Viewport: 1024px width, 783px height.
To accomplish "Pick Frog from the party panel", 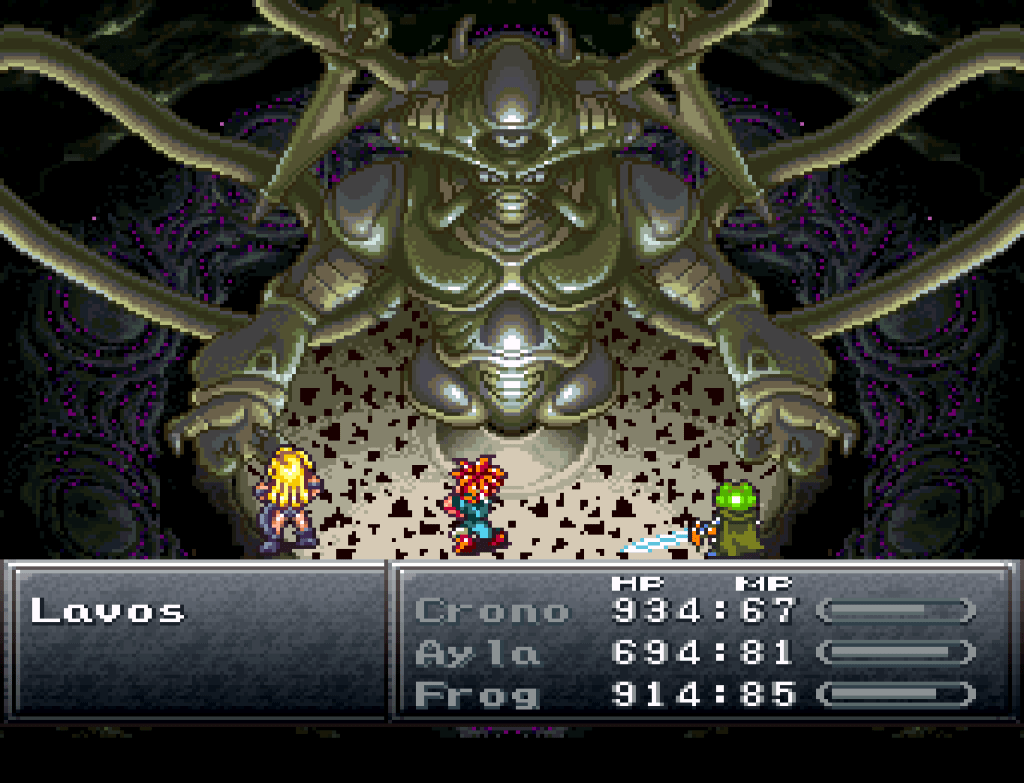I will coord(476,695).
